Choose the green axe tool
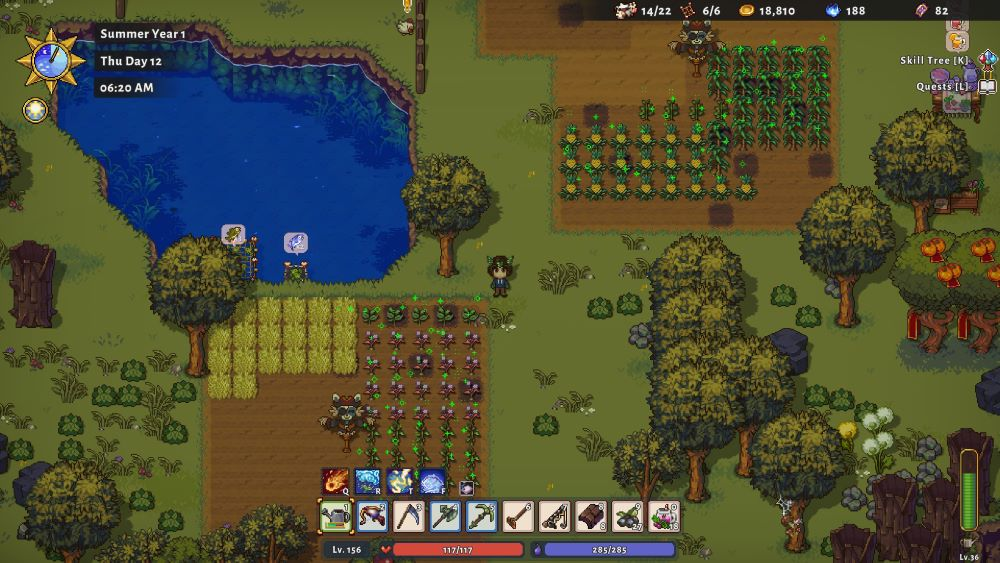The image size is (1000, 563). 445,517
